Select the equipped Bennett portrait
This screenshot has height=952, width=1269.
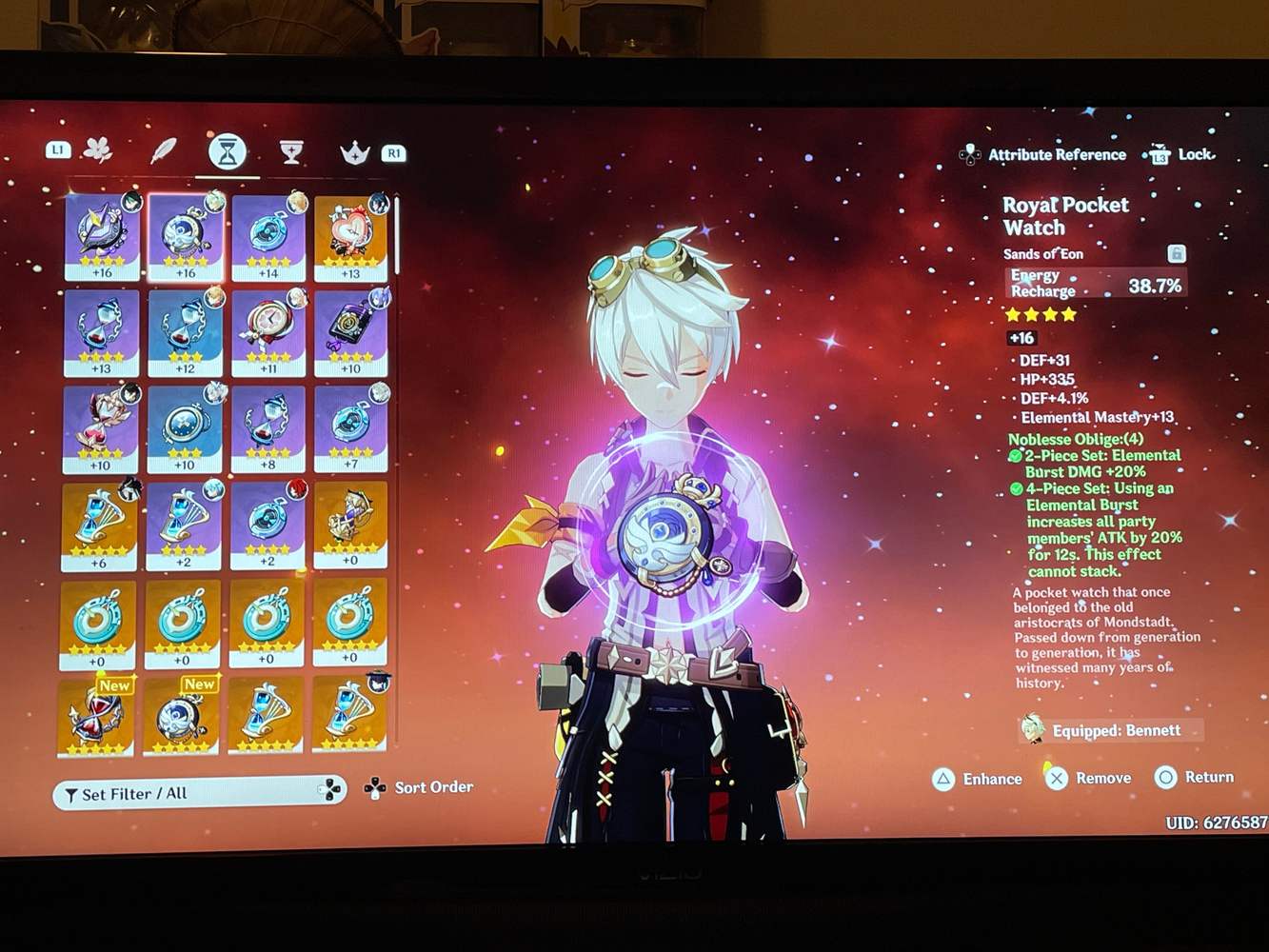tap(1034, 729)
